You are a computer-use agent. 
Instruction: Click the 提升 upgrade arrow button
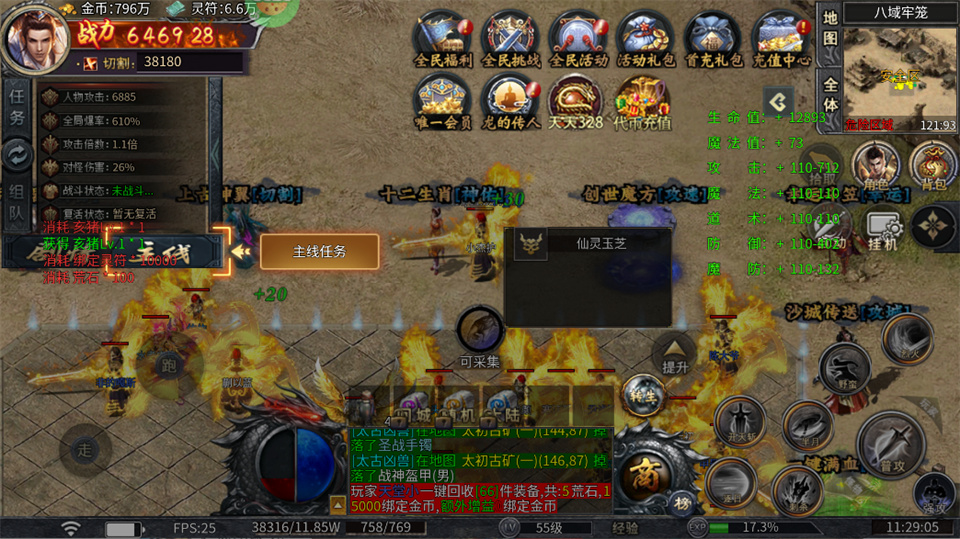[x=675, y=352]
